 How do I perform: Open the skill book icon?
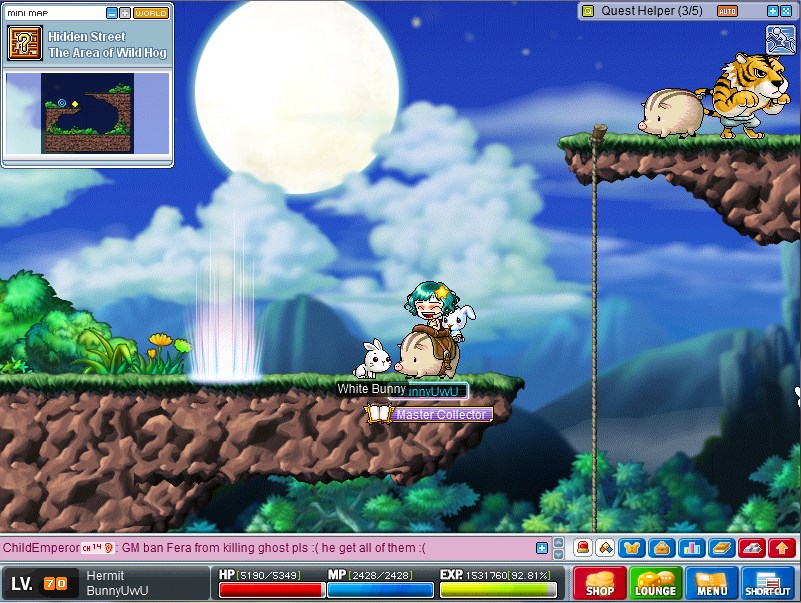[x=721, y=547]
